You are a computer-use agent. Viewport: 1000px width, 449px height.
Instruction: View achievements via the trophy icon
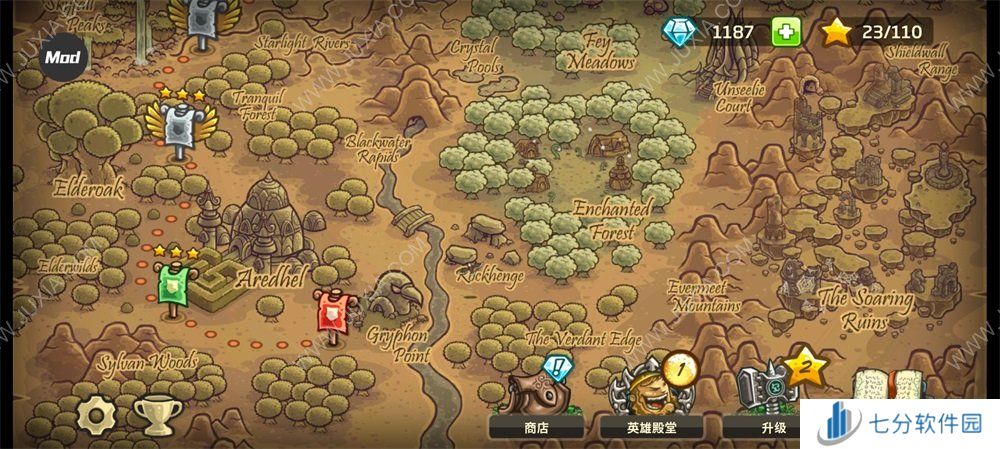pos(155,413)
